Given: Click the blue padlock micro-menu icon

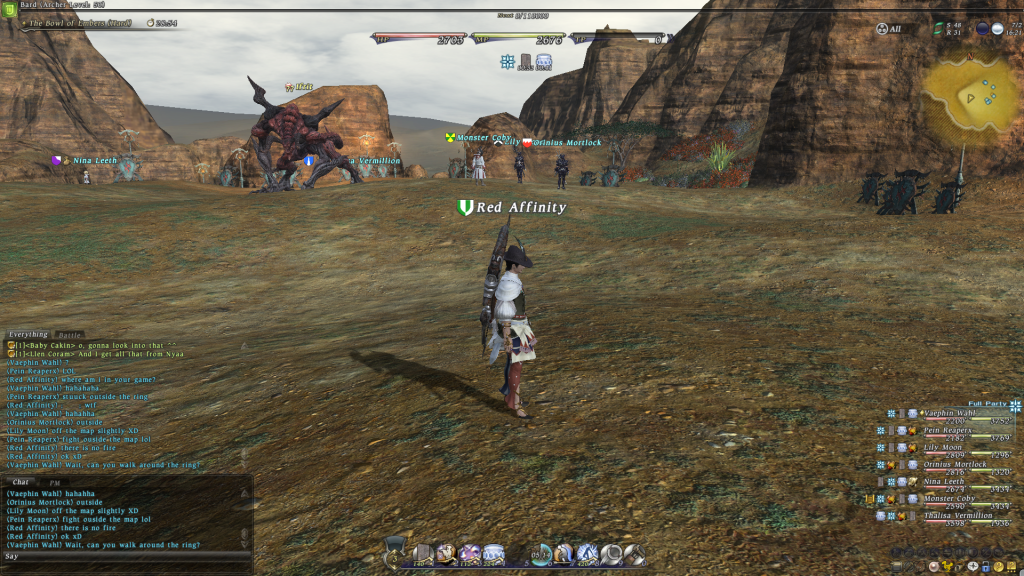Looking at the screenshot, I should (x=985, y=567).
